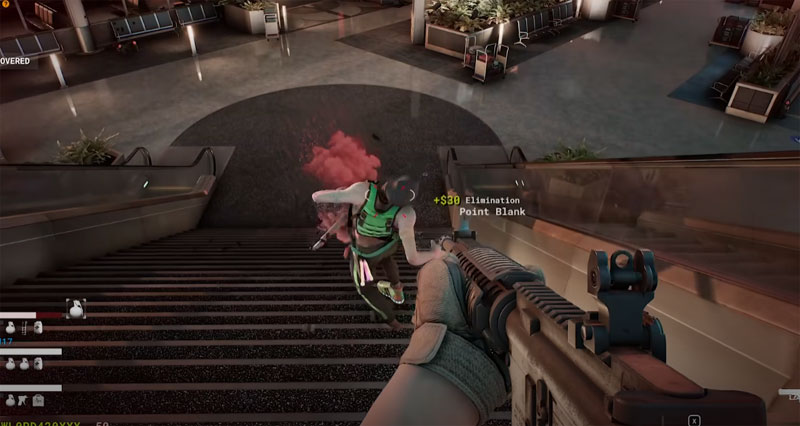Select the framed grenade throwable icon

(x=76, y=309)
